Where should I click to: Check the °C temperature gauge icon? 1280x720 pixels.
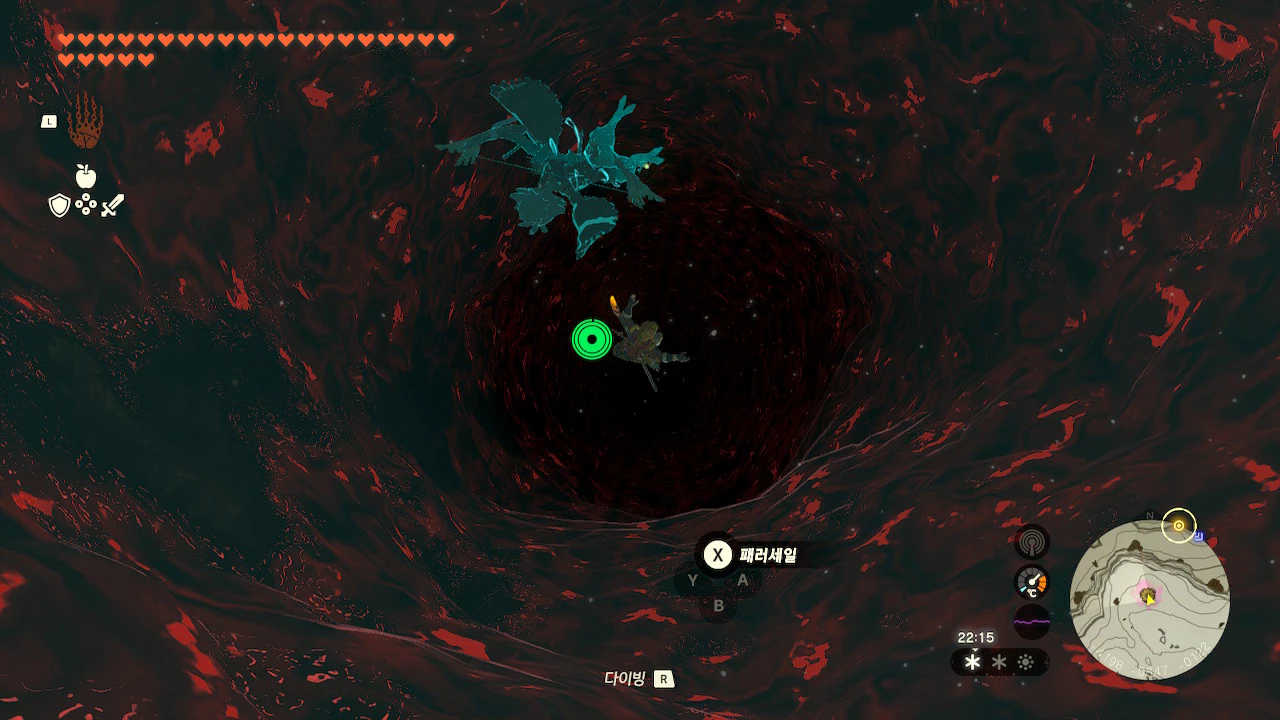coord(1031,582)
